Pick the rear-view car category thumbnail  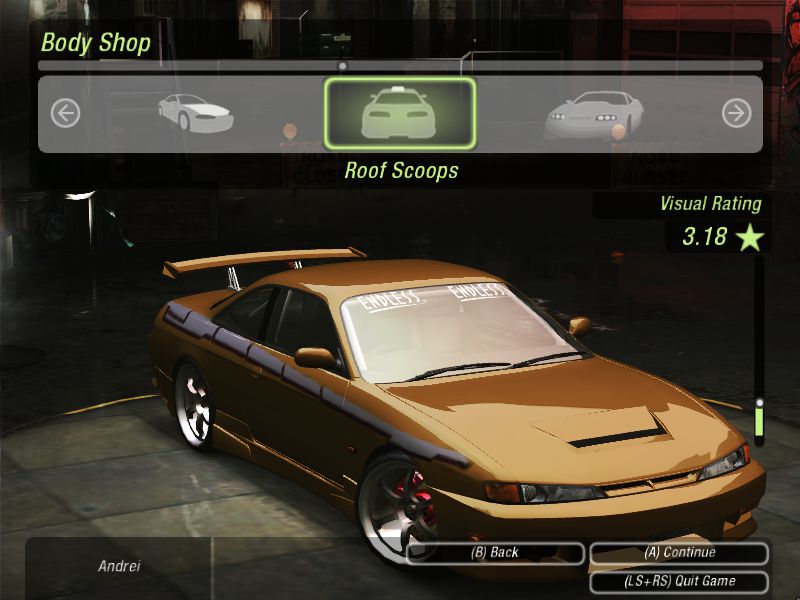(x=594, y=115)
